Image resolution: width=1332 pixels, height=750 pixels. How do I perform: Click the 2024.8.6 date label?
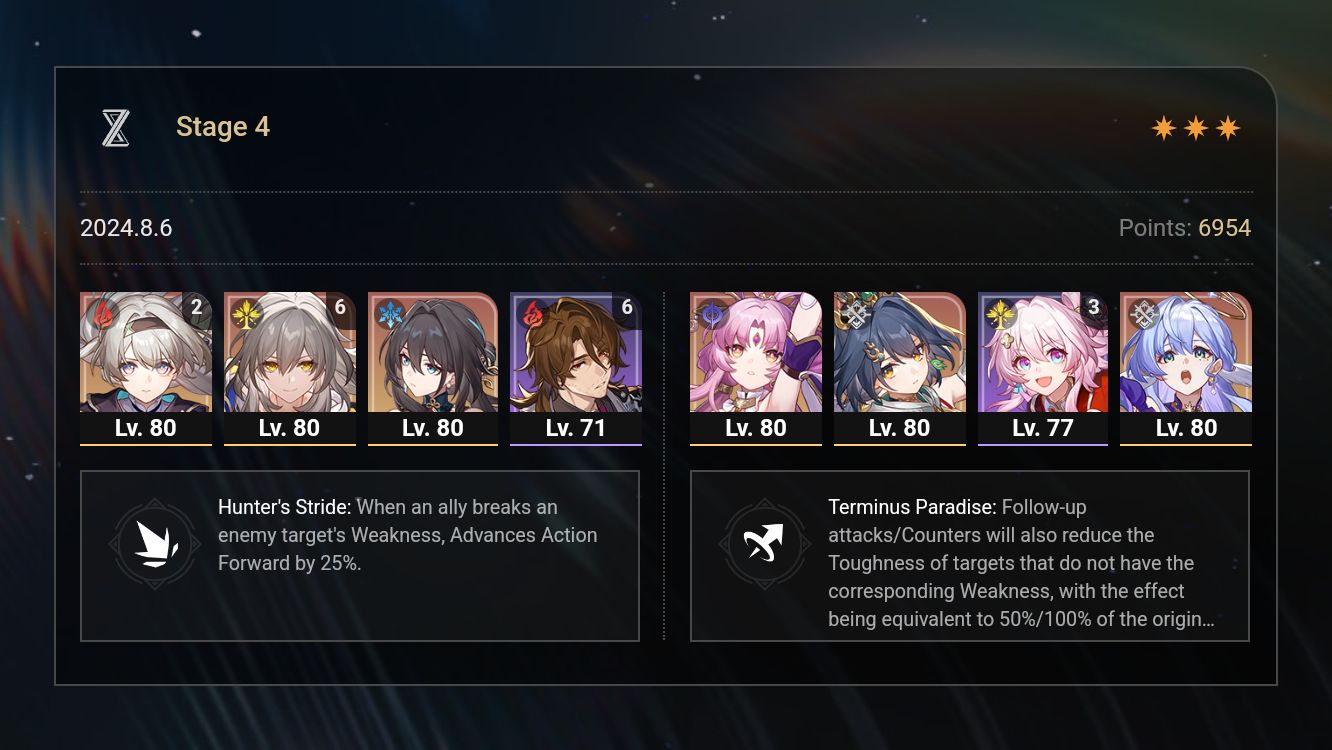pyautogui.click(x=126, y=228)
